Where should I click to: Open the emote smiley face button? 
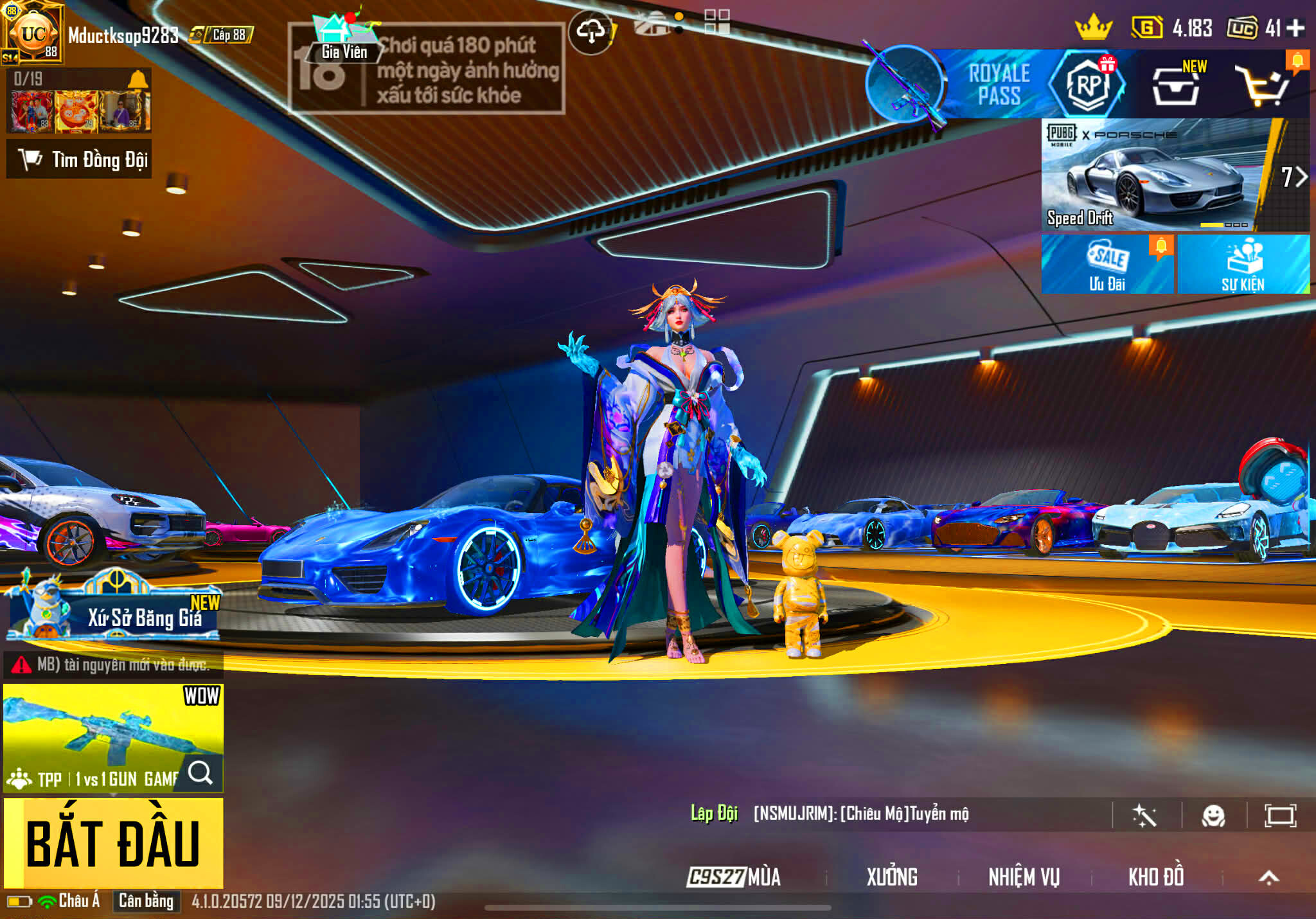[x=1213, y=816]
